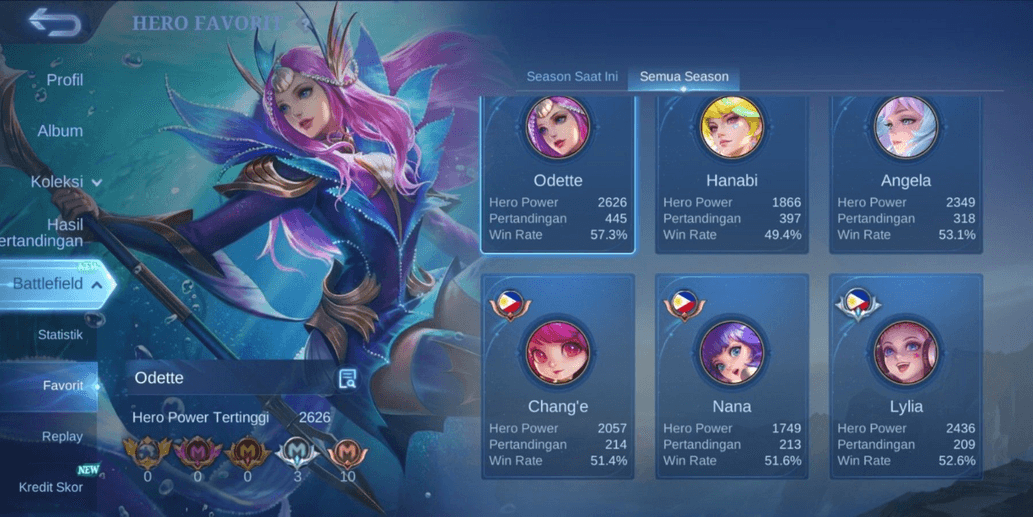This screenshot has width=1033, height=517.
Task: Switch to Season Saat Ini tab
Action: click(x=572, y=77)
